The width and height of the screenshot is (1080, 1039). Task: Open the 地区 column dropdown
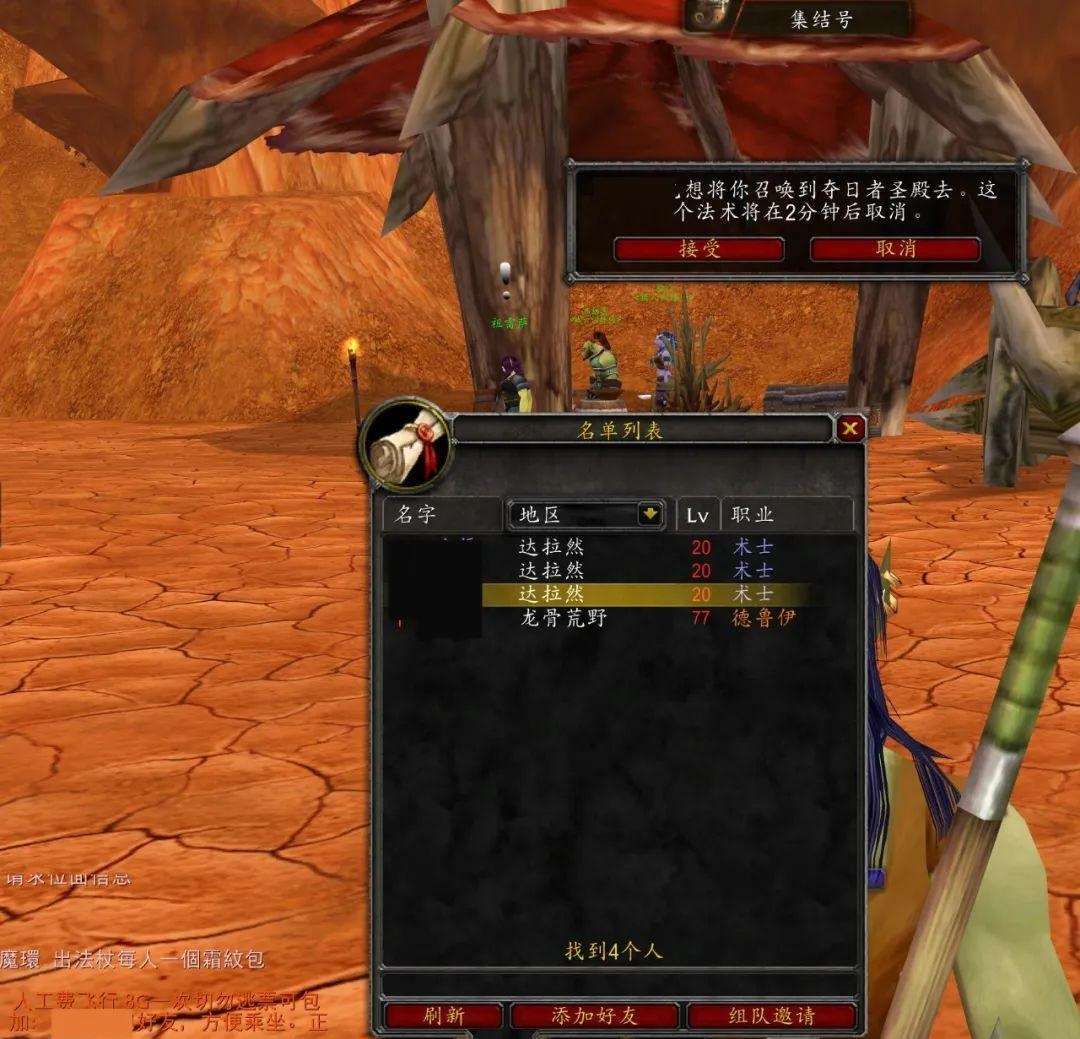point(650,514)
